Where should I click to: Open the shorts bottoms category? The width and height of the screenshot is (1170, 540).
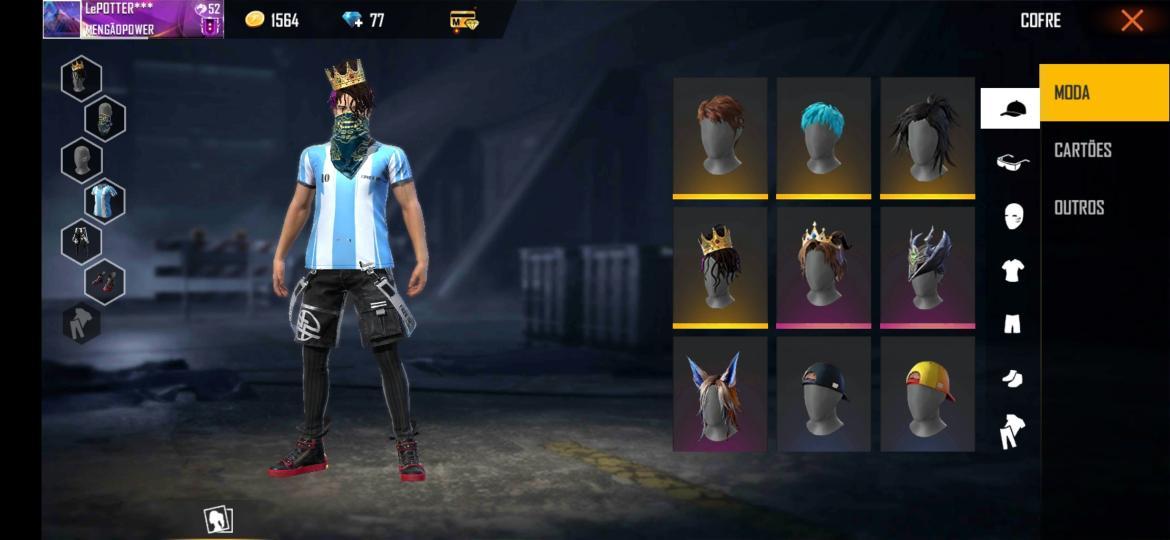[x=1012, y=323]
